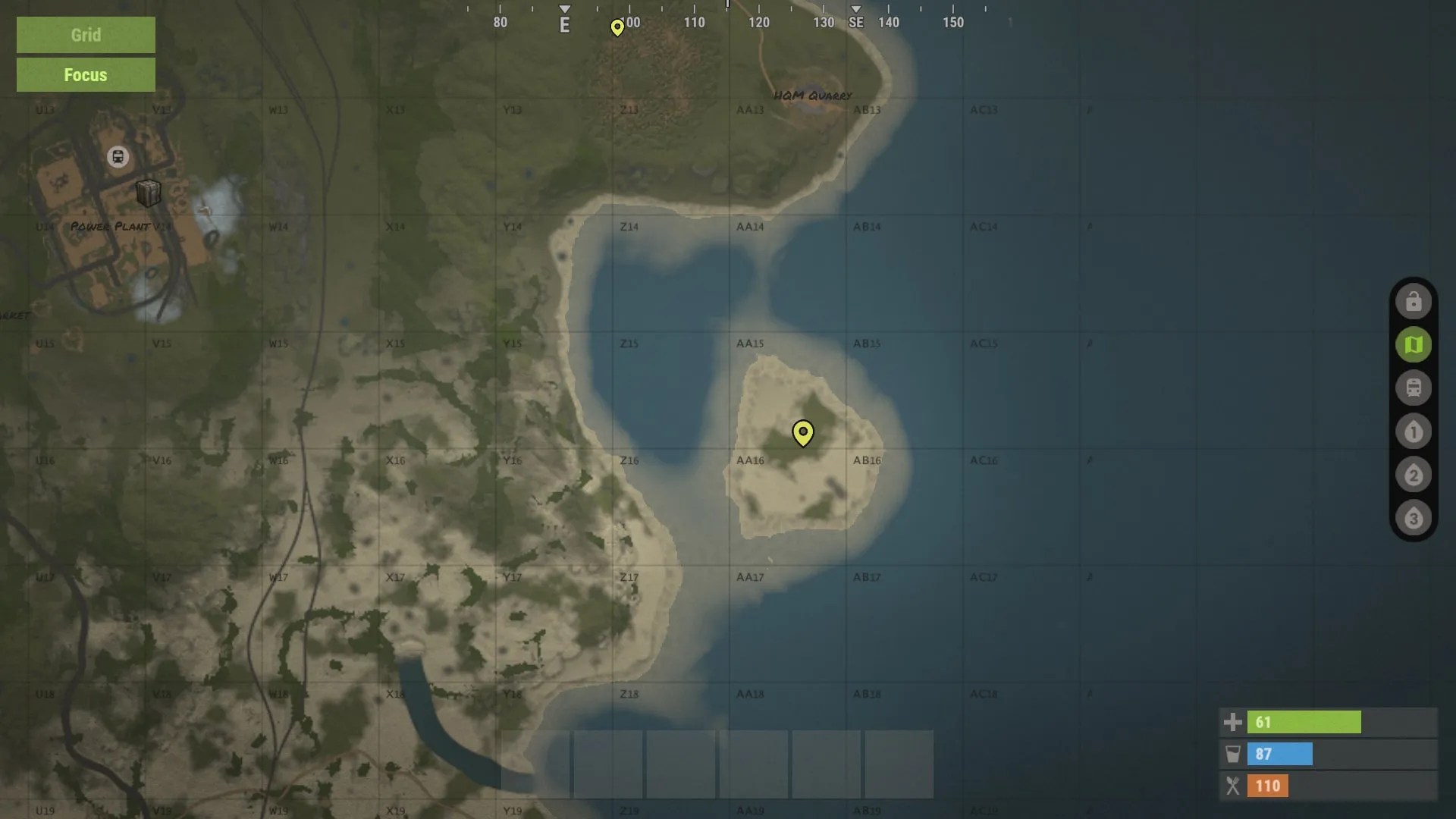Open underwater lab level 1 layer
This screenshot has height=819, width=1456.
1414,431
